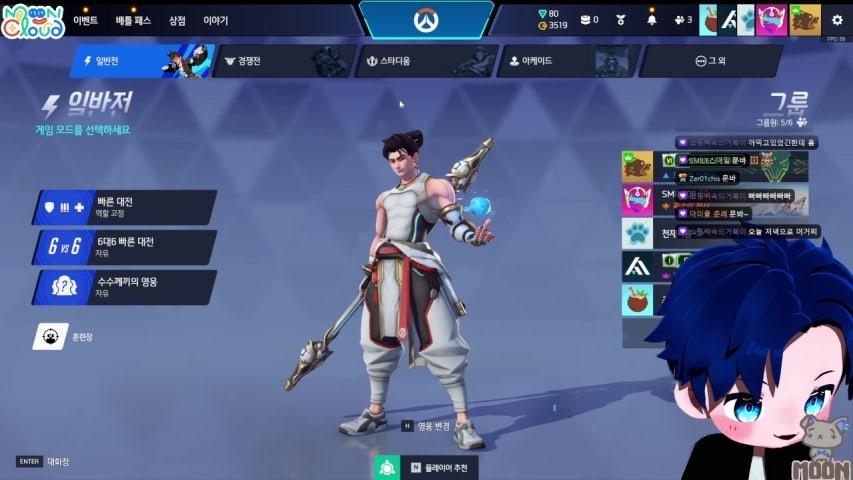The width and height of the screenshot is (853, 480).
Task: Open the 이벤트 (Events) menu
Action: click(x=85, y=20)
